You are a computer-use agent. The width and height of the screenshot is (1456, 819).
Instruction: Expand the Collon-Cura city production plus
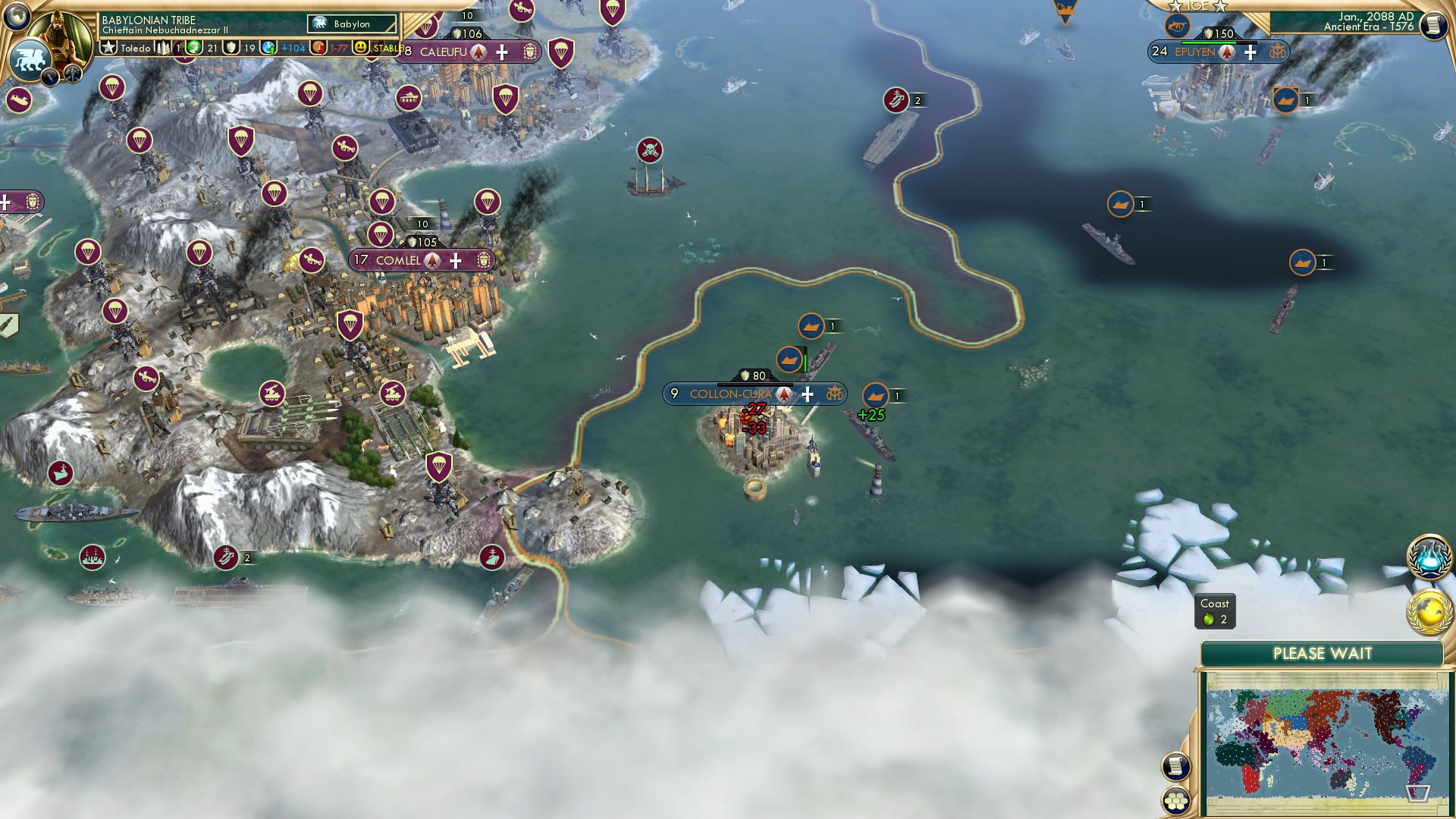coord(808,394)
